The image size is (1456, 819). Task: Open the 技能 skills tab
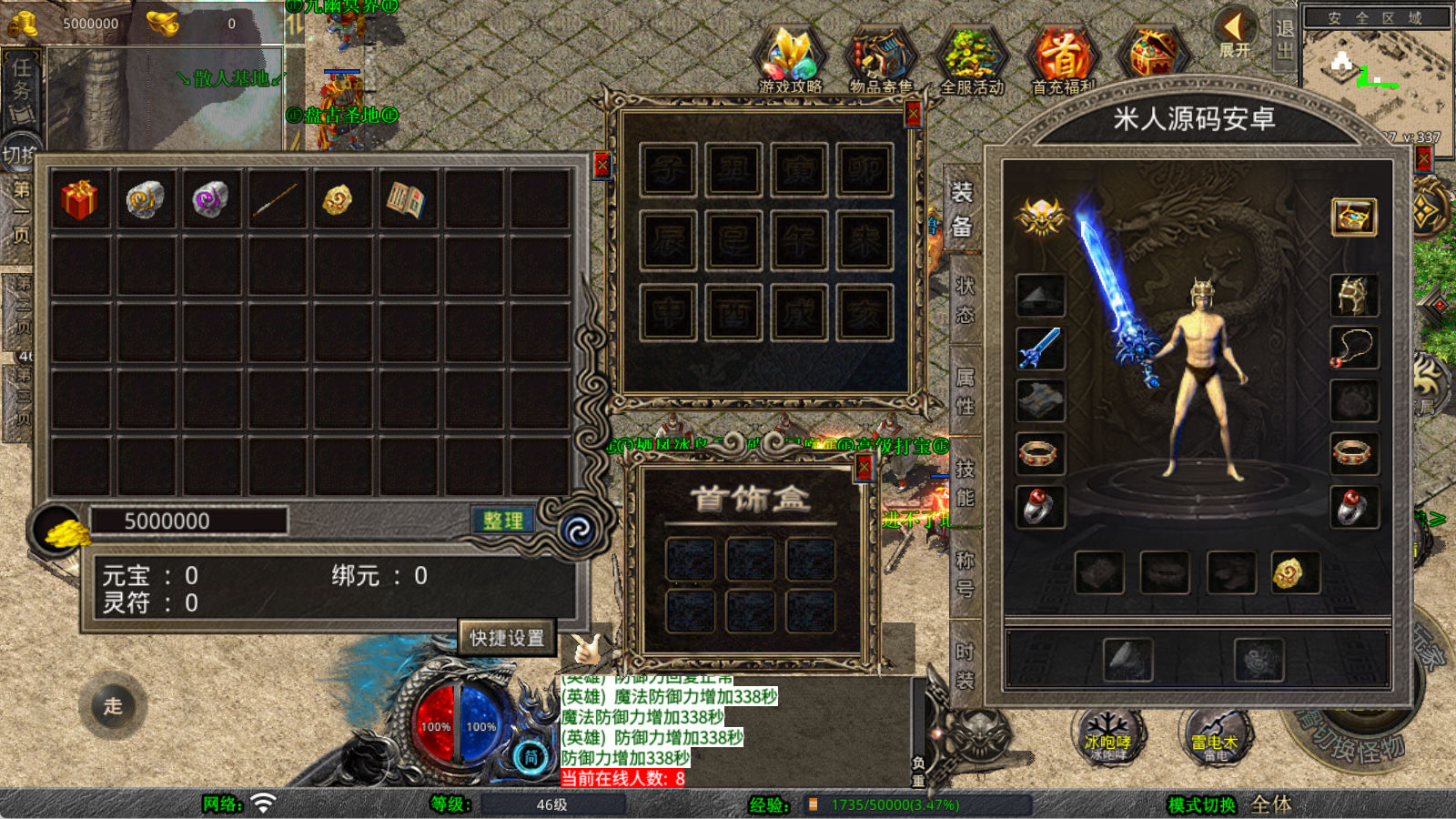(964, 483)
